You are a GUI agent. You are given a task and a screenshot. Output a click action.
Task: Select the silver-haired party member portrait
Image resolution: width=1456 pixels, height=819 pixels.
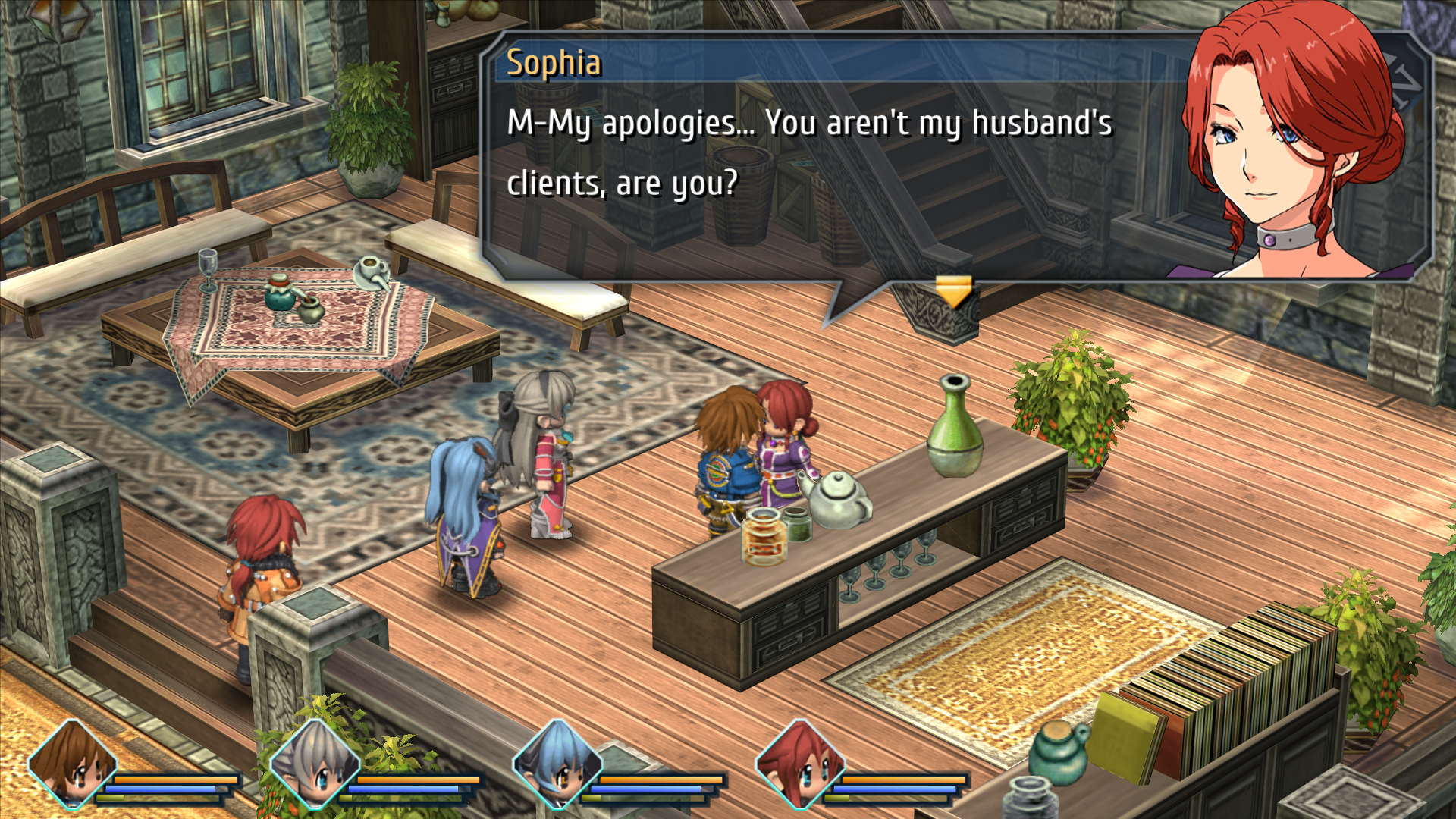click(315, 764)
